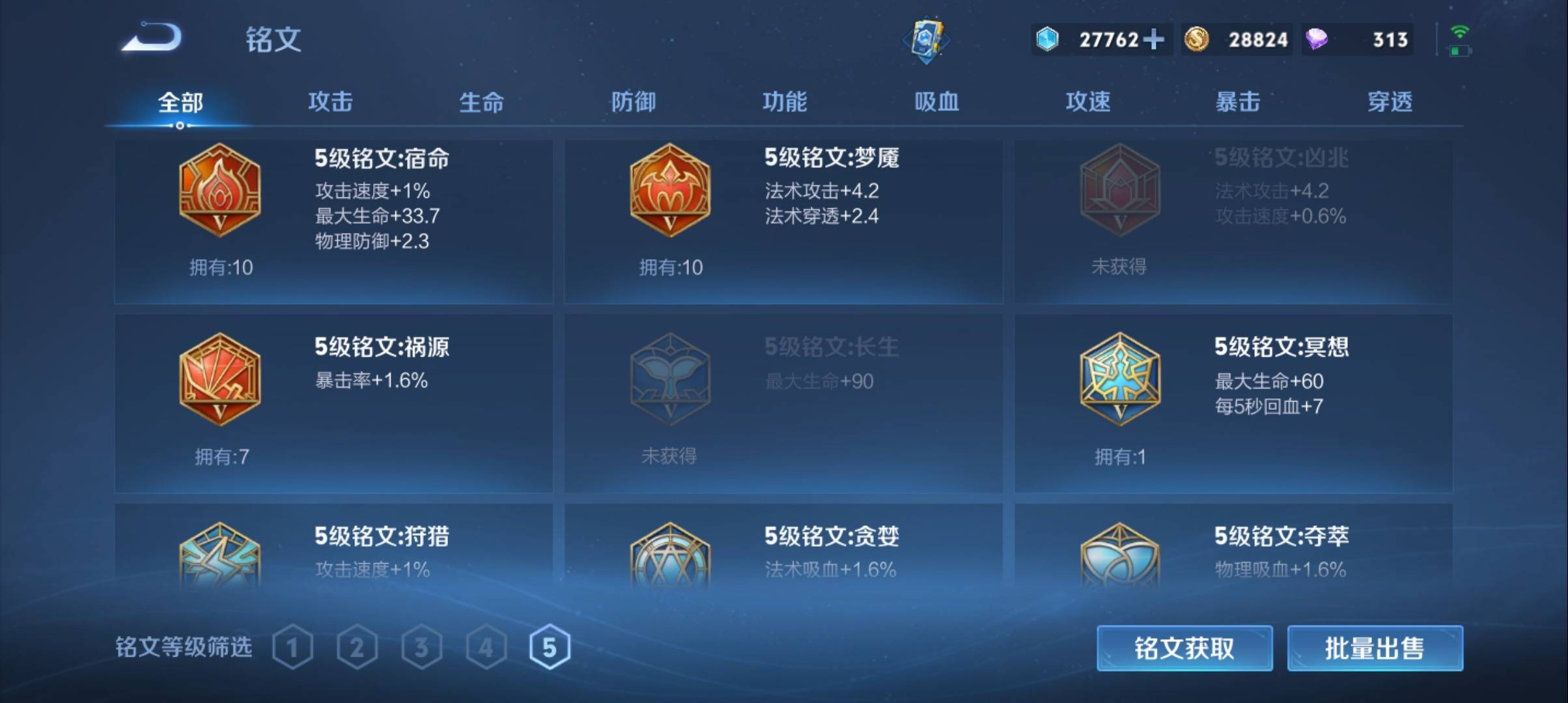Toggle level 1 inscription filter
Screen dimensions: 1568x703
(x=292, y=647)
